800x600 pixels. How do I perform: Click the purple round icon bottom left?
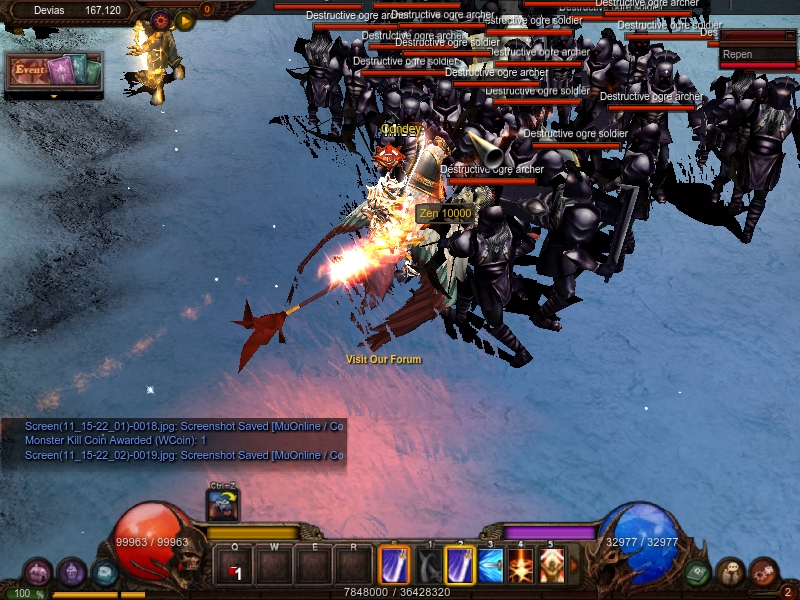(x=71, y=572)
